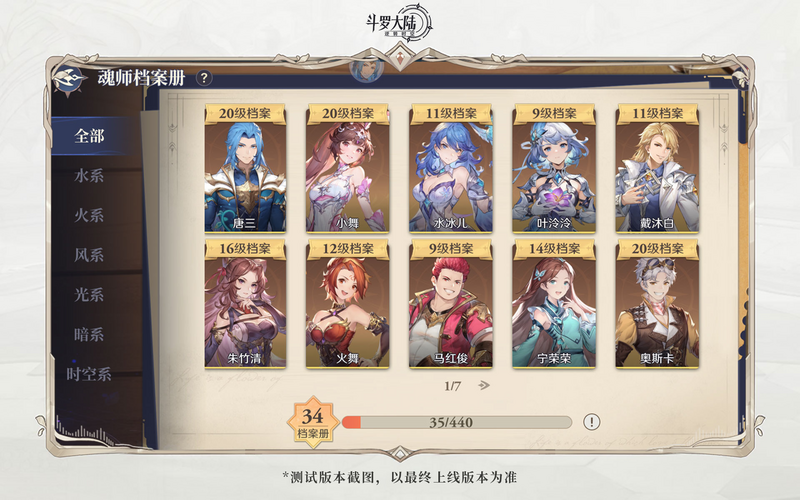Select the 宁荣荣 character card

(x=554, y=304)
